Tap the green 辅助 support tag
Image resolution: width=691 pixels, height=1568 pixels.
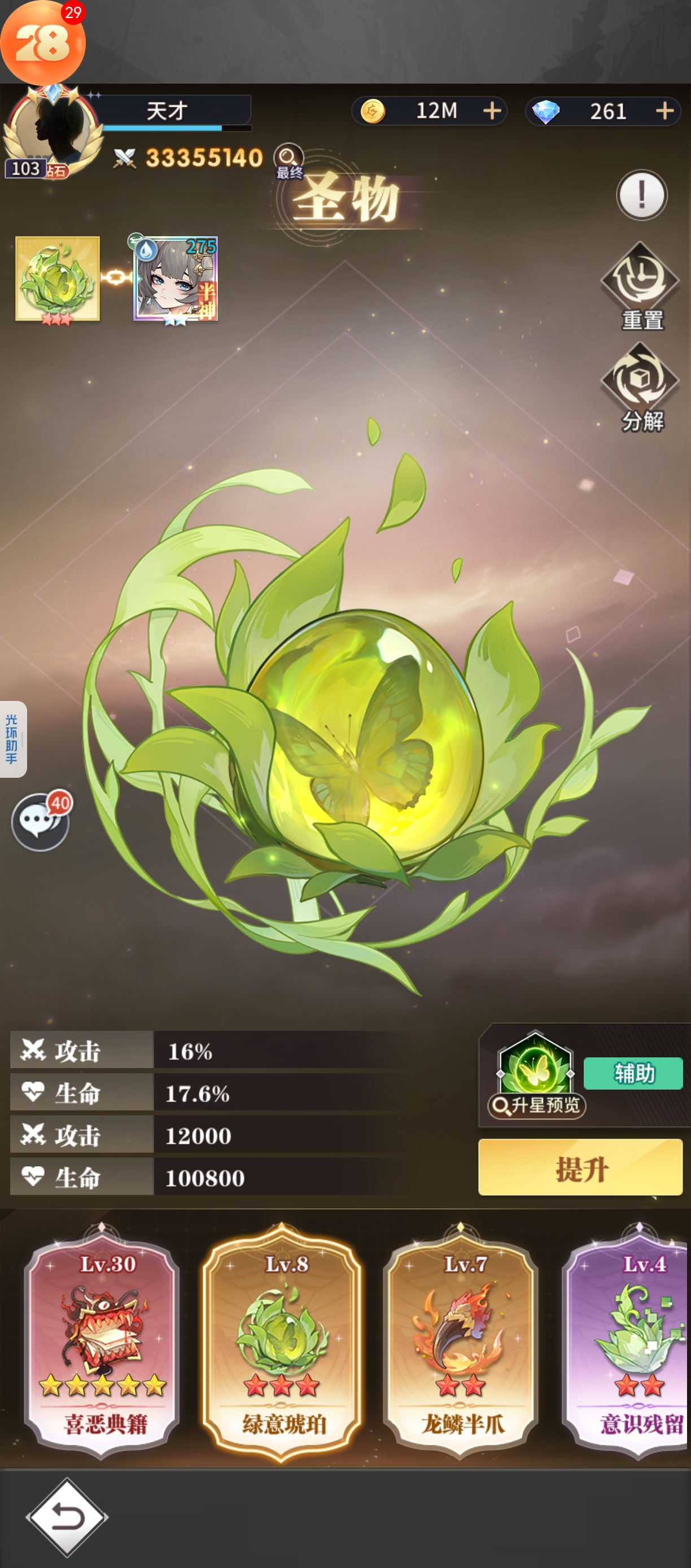click(633, 1073)
